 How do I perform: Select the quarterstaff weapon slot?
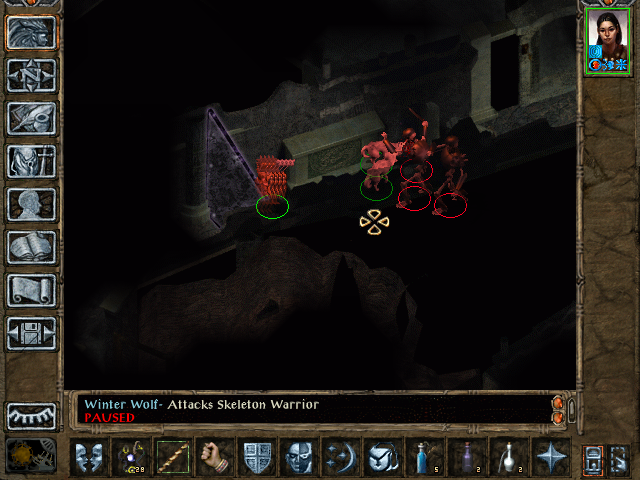[172, 458]
